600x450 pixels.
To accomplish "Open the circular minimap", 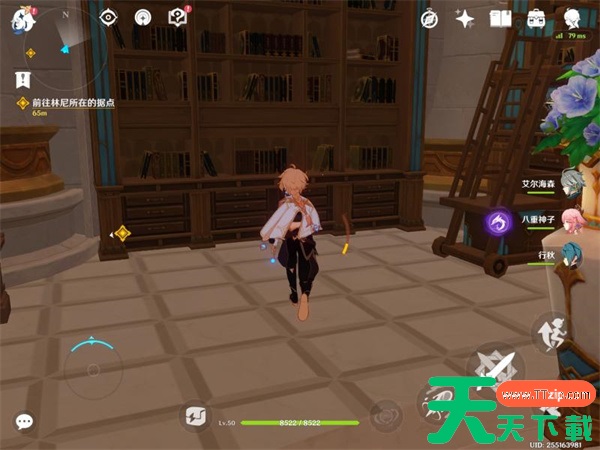I will click(x=61, y=45).
